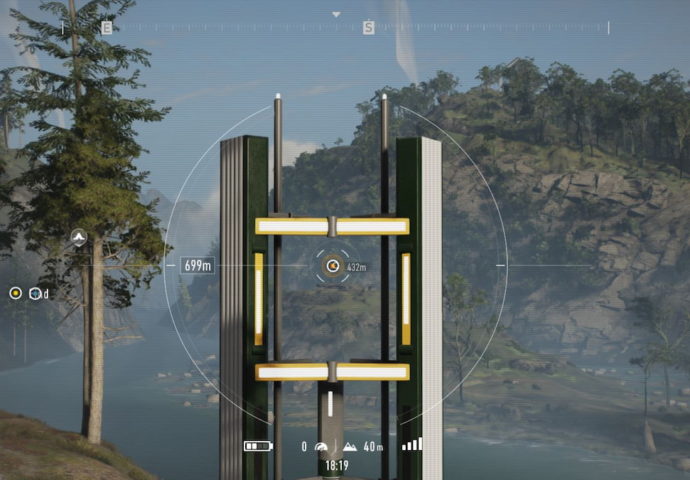The image size is (690, 480).
Task: Click the S heading on the compass
Action: pos(368,28)
